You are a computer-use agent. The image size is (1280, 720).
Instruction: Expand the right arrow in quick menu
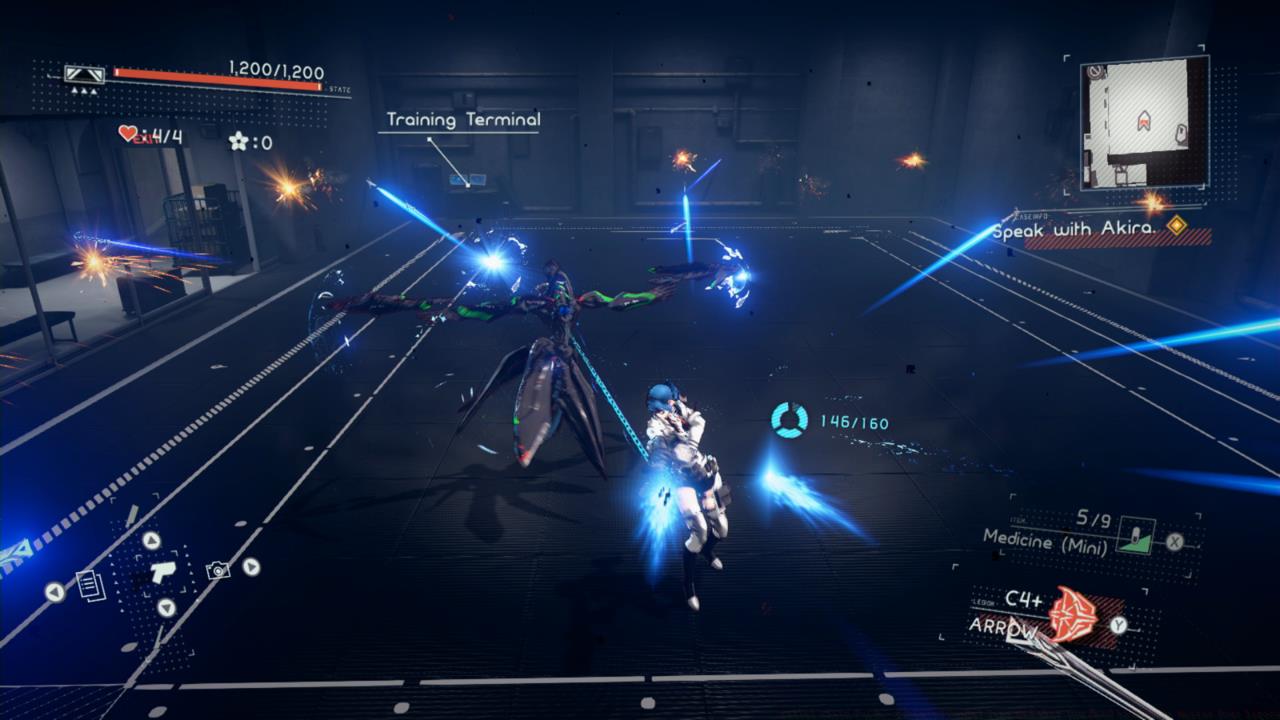click(250, 566)
